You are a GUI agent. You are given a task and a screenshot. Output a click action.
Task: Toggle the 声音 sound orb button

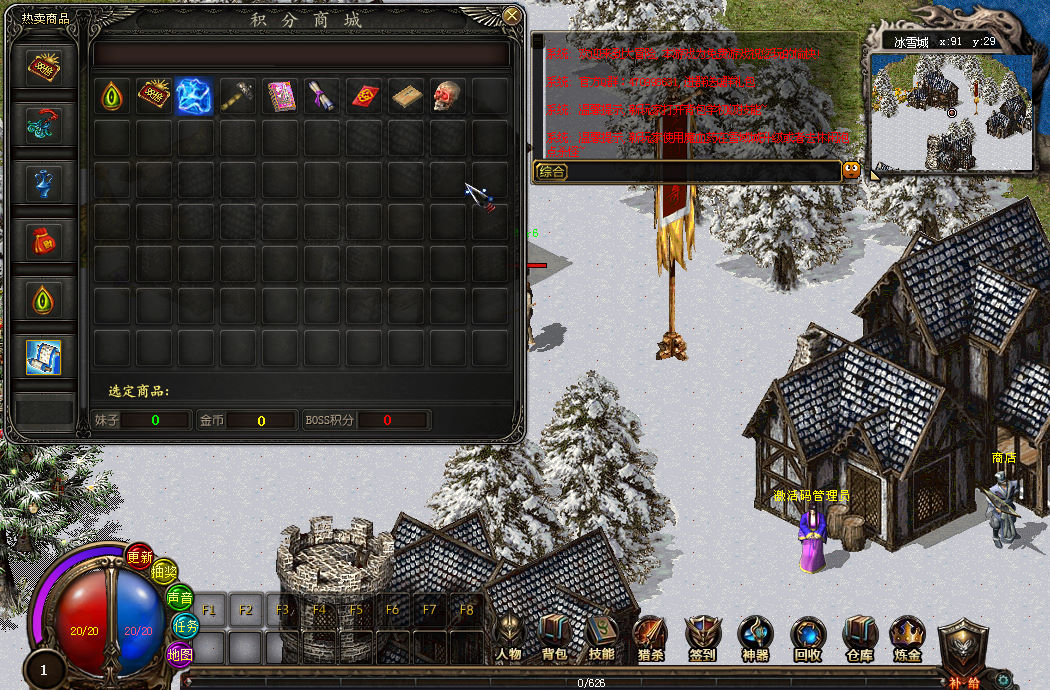pyautogui.click(x=180, y=598)
